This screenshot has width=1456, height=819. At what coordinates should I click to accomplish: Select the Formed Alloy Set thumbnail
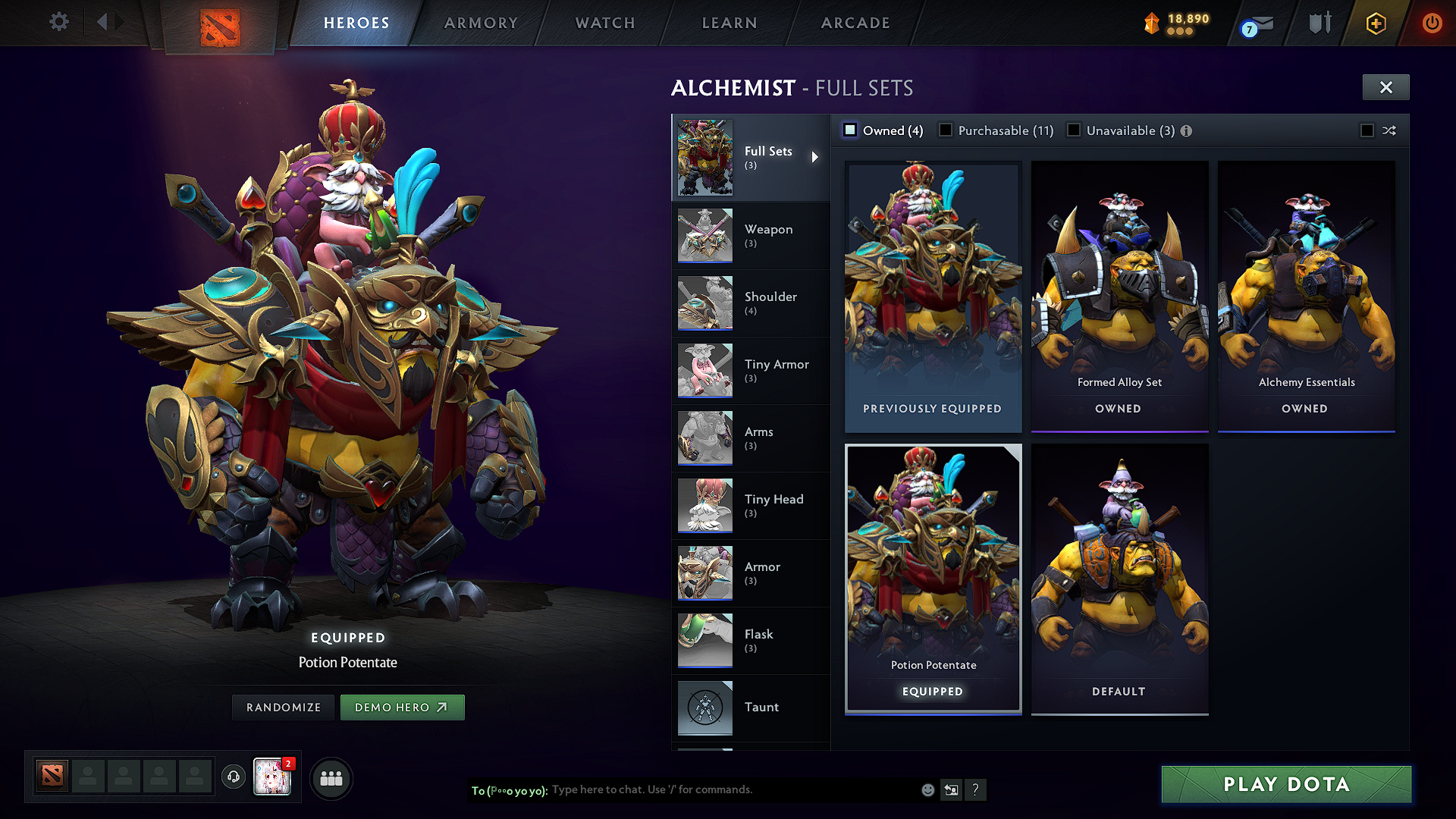(1119, 288)
